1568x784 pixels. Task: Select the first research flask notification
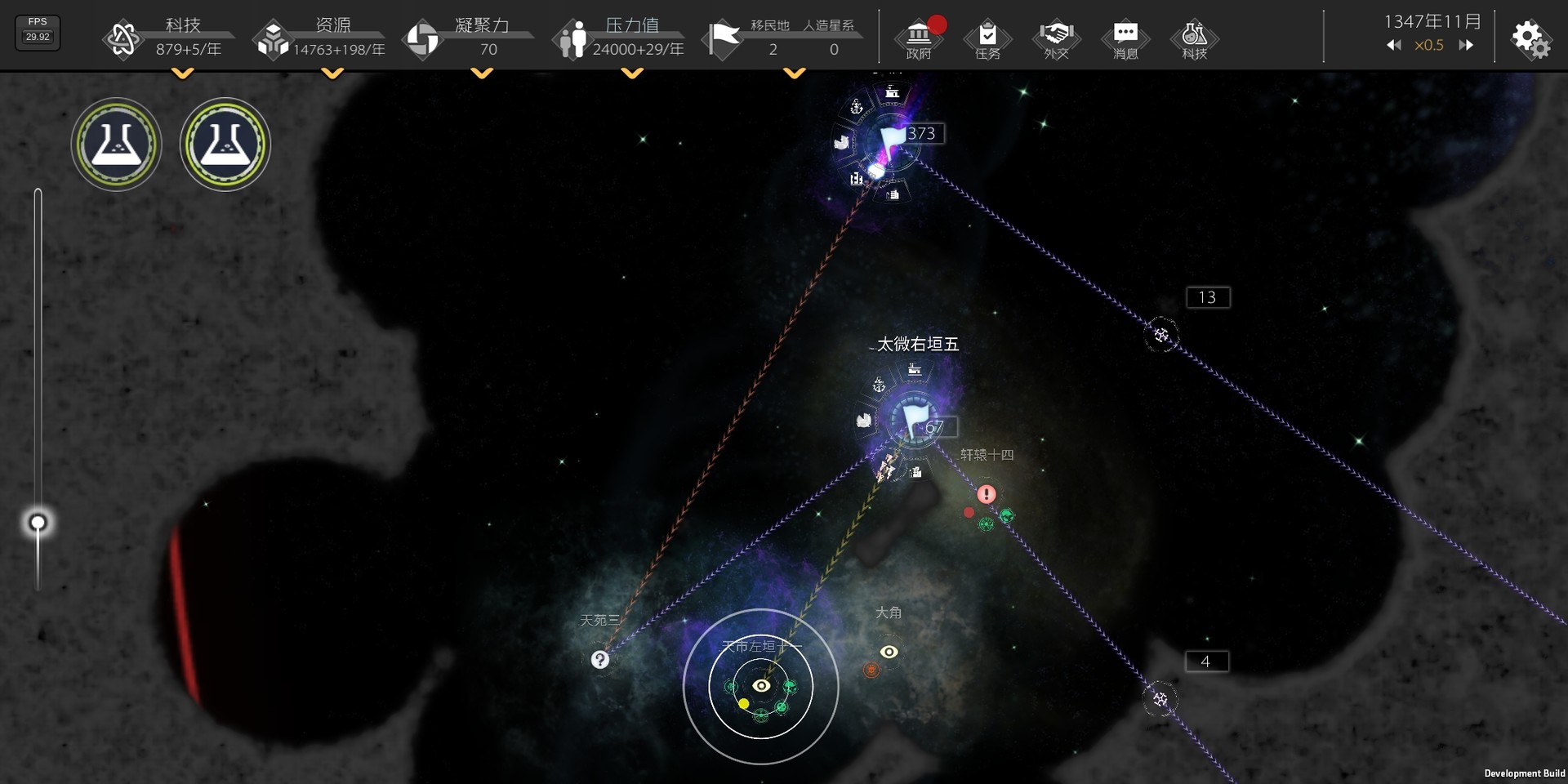(116, 145)
